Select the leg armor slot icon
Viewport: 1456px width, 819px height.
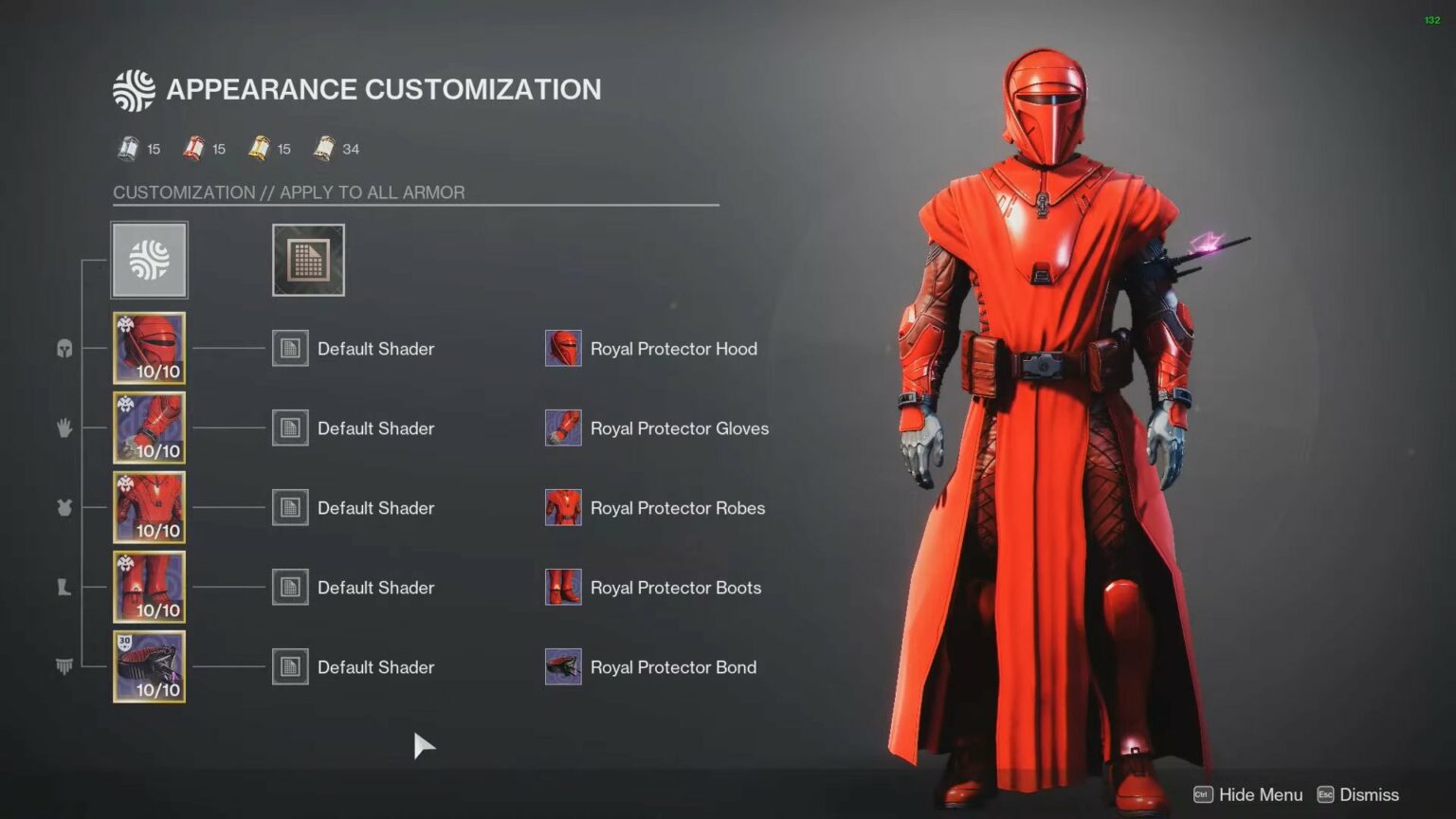point(64,588)
